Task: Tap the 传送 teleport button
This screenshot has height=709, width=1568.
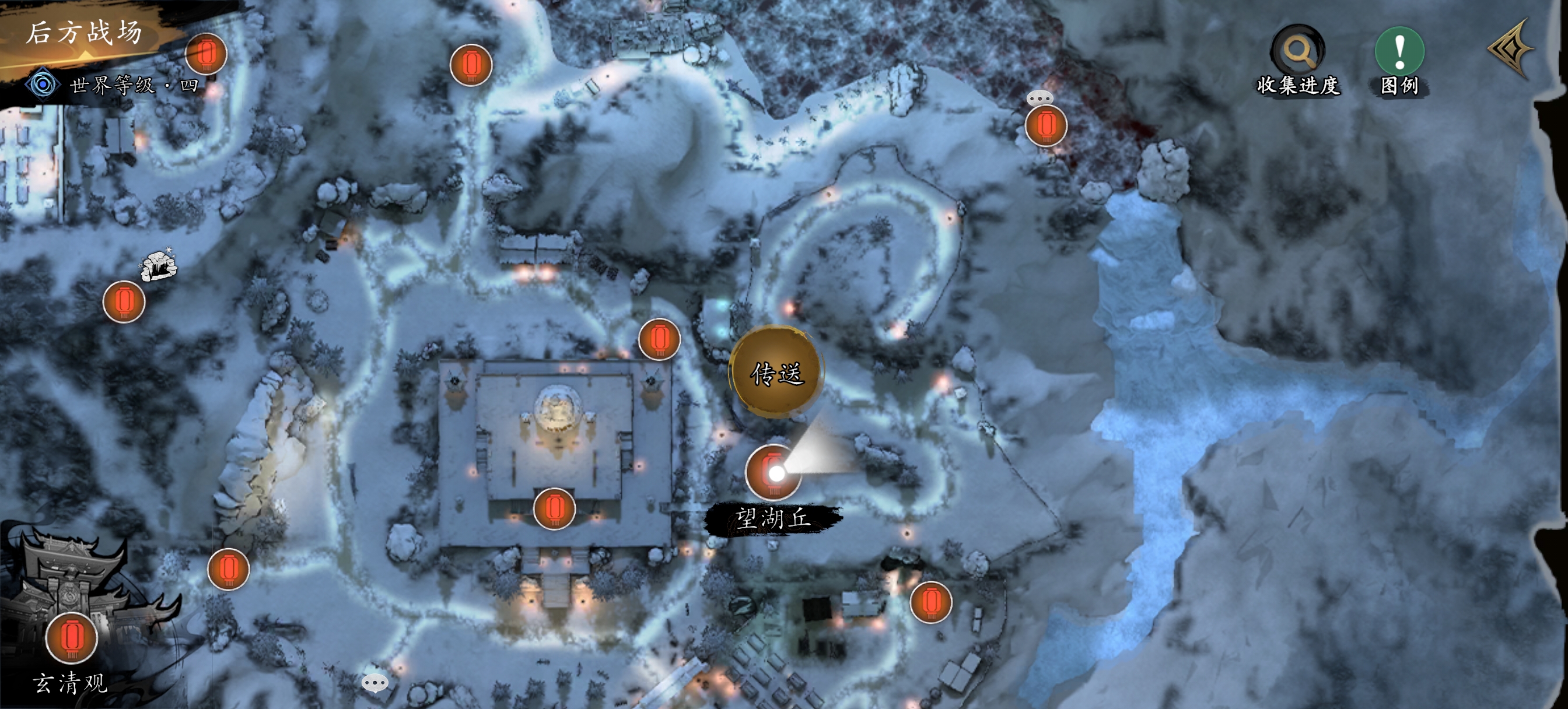Action: (x=776, y=373)
